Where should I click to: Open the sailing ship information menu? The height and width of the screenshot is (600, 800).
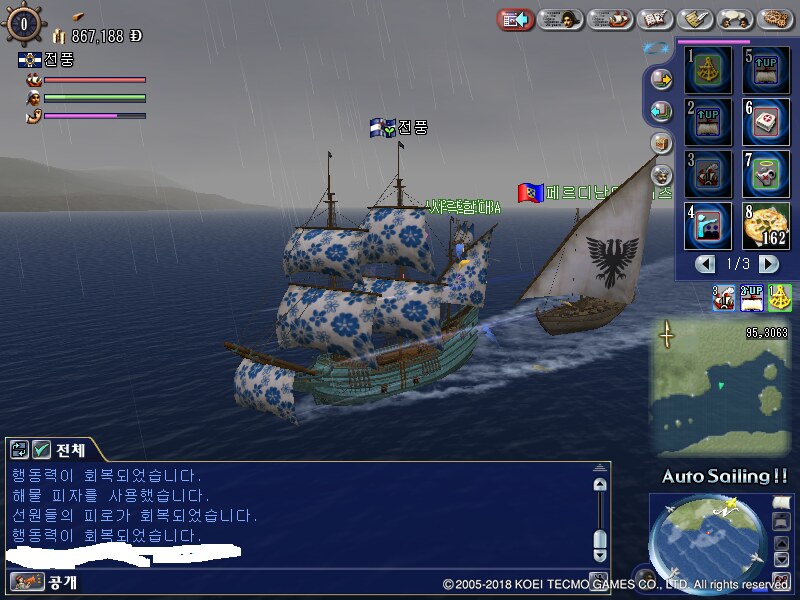coord(609,19)
